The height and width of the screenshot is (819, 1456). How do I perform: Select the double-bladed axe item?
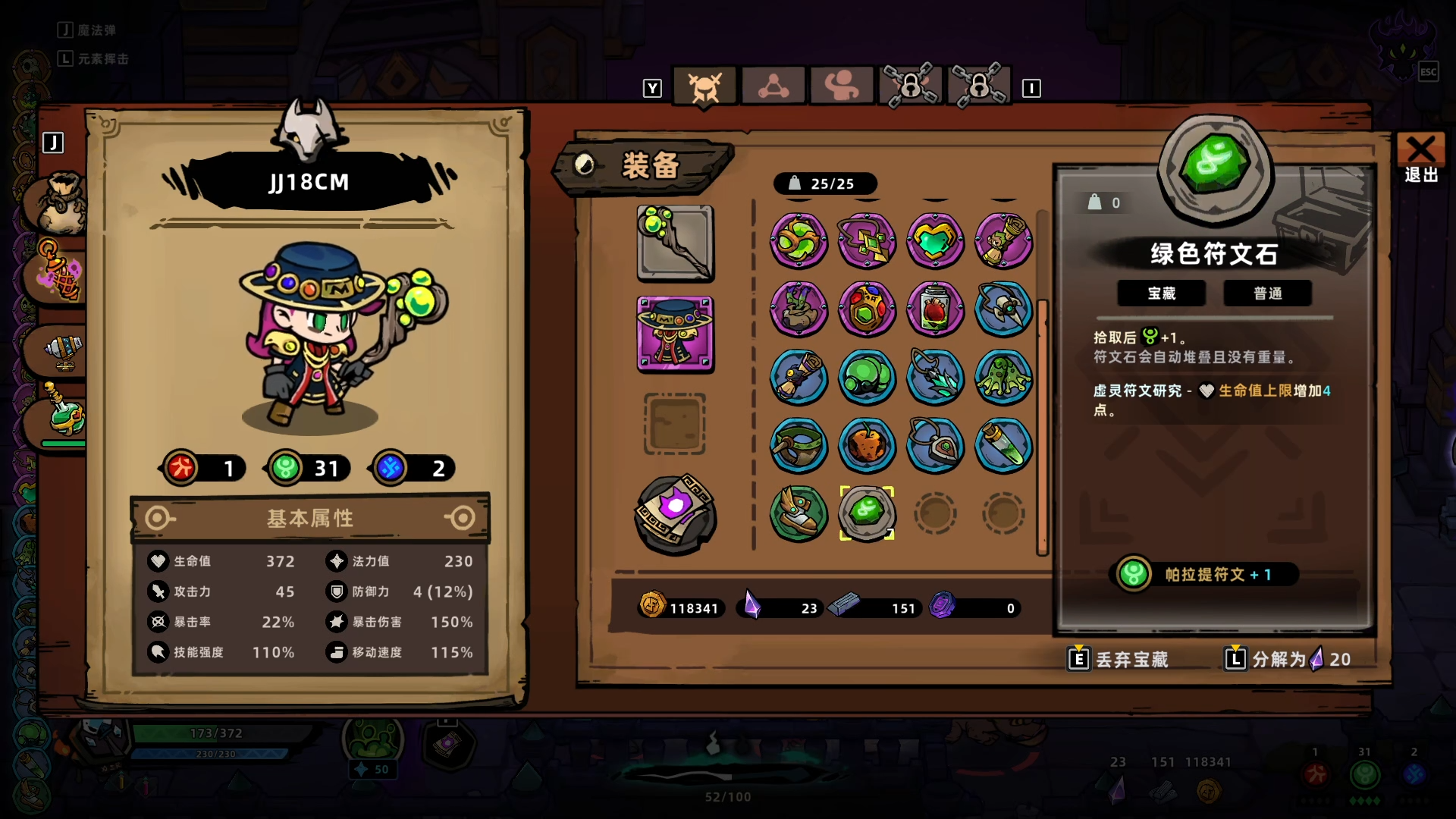click(1003, 309)
